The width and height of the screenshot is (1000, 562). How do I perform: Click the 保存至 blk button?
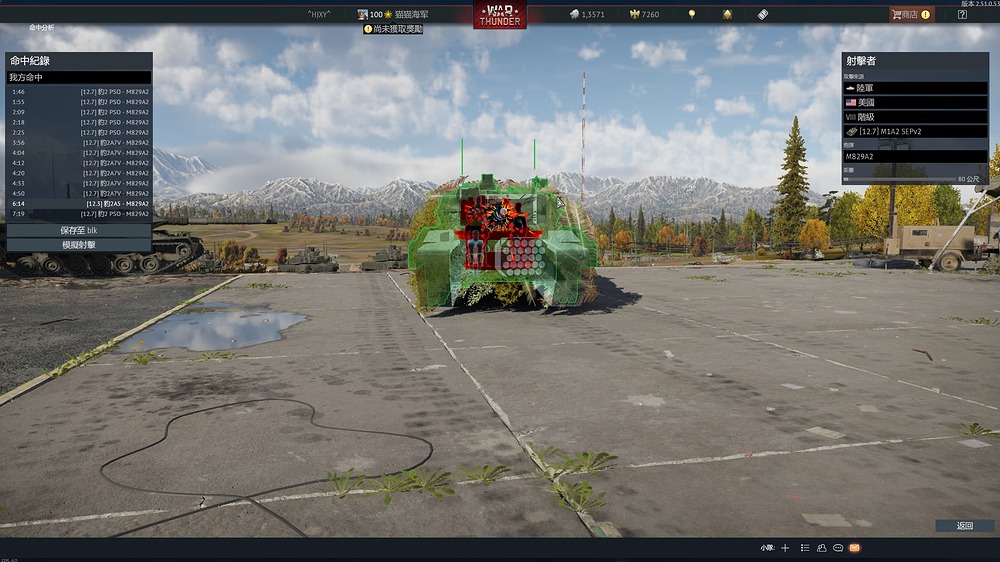point(79,230)
